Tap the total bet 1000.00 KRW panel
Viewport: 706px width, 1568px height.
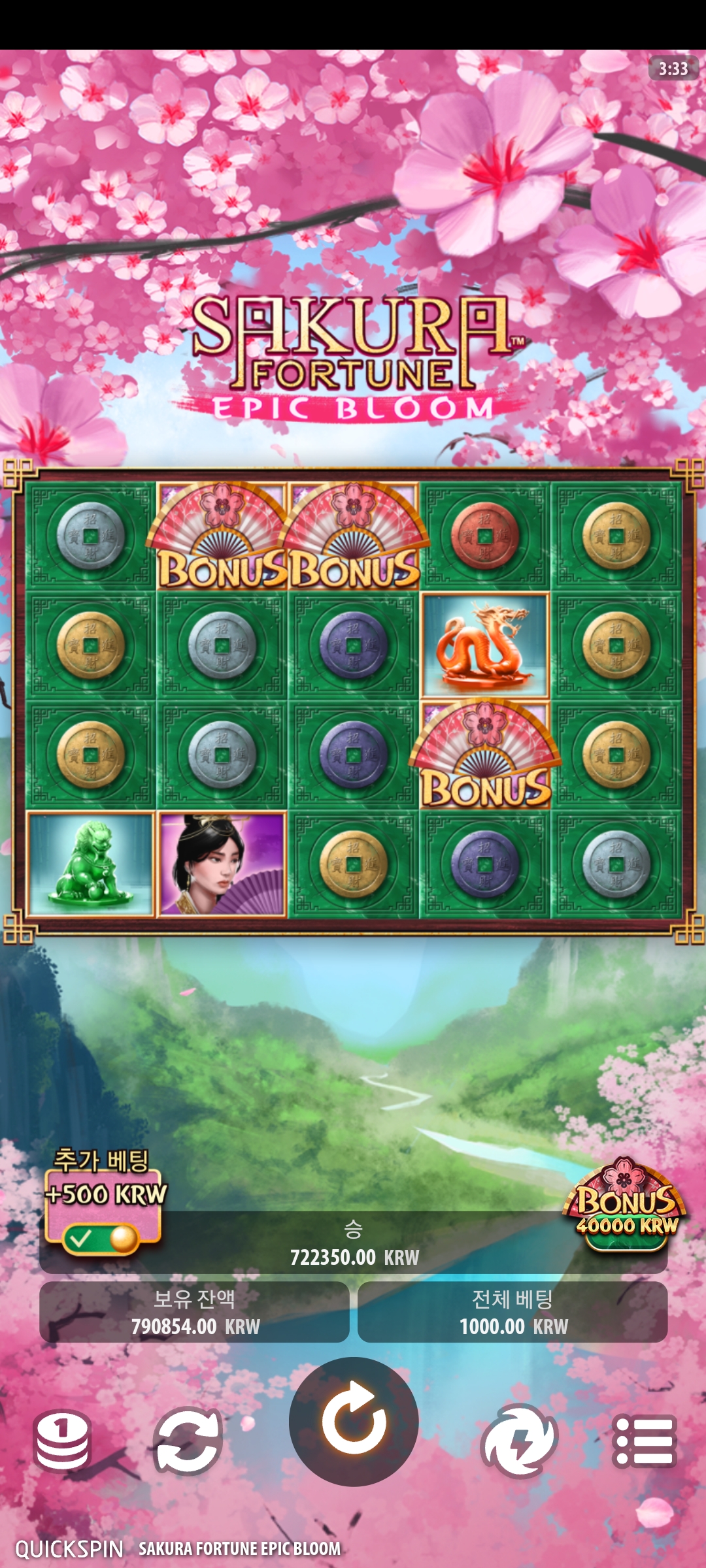click(x=513, y=1313)
